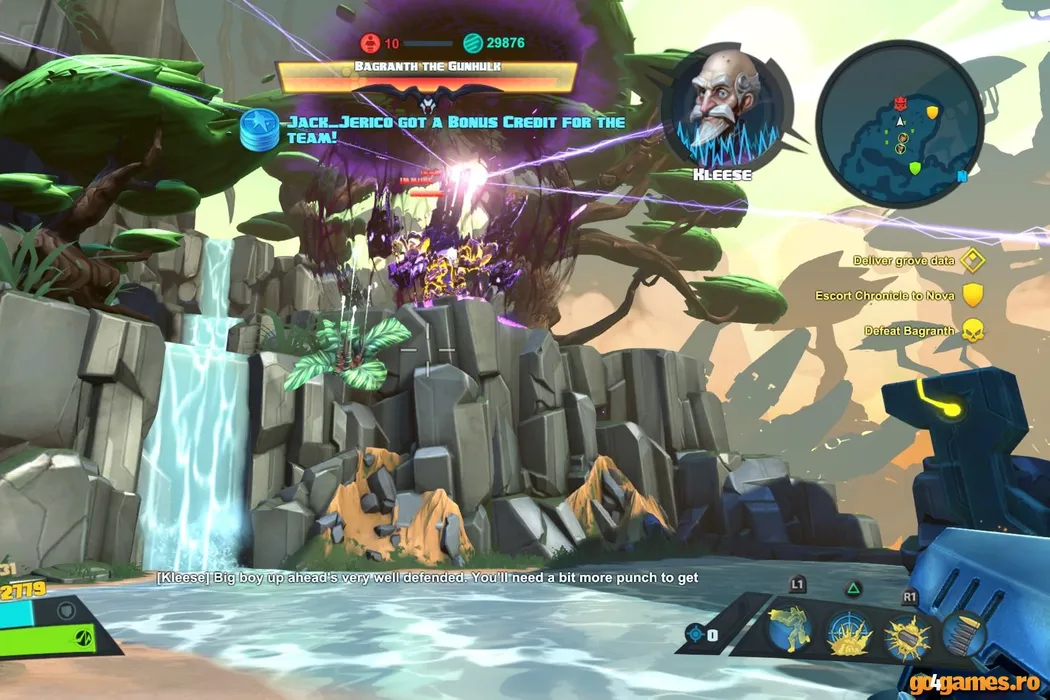Click the yellow shield marker on minimap

point(932,112)
